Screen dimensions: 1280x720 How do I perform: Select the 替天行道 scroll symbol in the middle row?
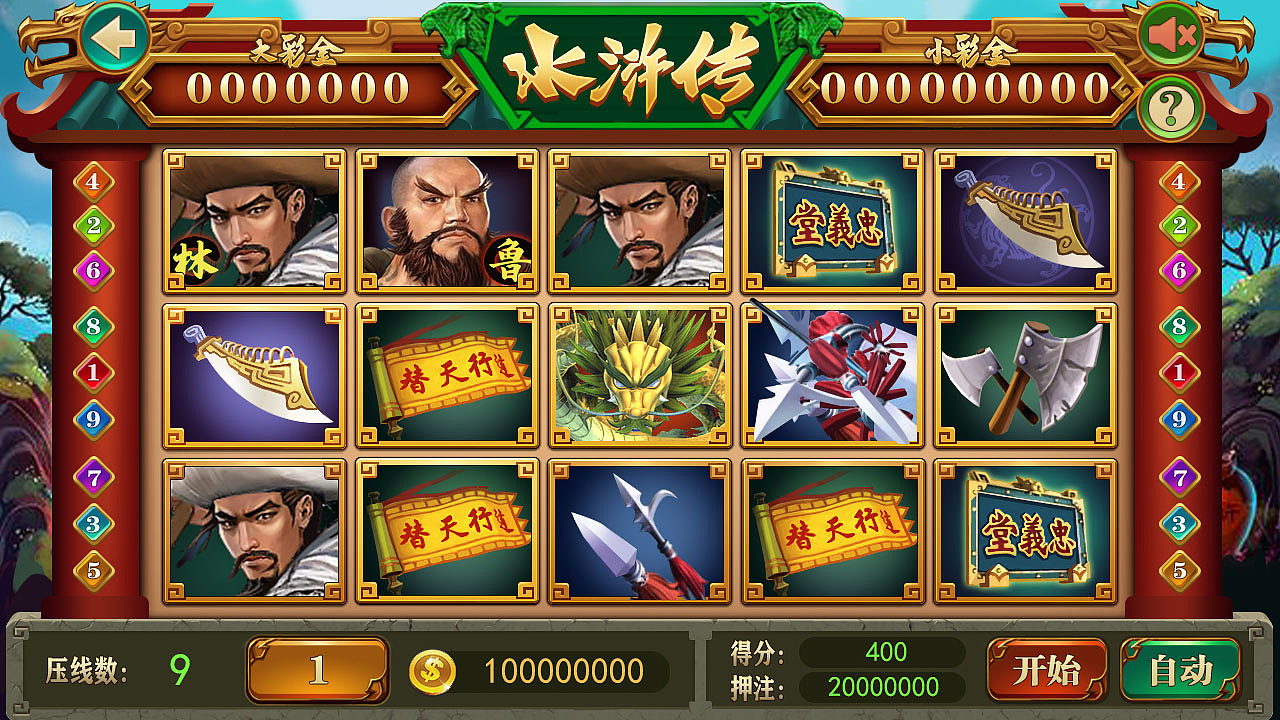click(447, 374)
